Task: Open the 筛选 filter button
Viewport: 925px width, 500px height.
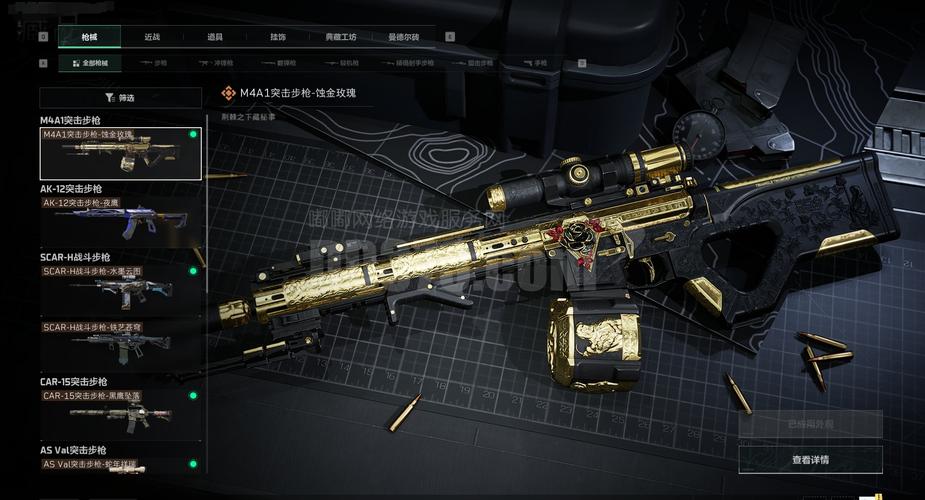Action: pyautogui.click(x=120, y=98)
